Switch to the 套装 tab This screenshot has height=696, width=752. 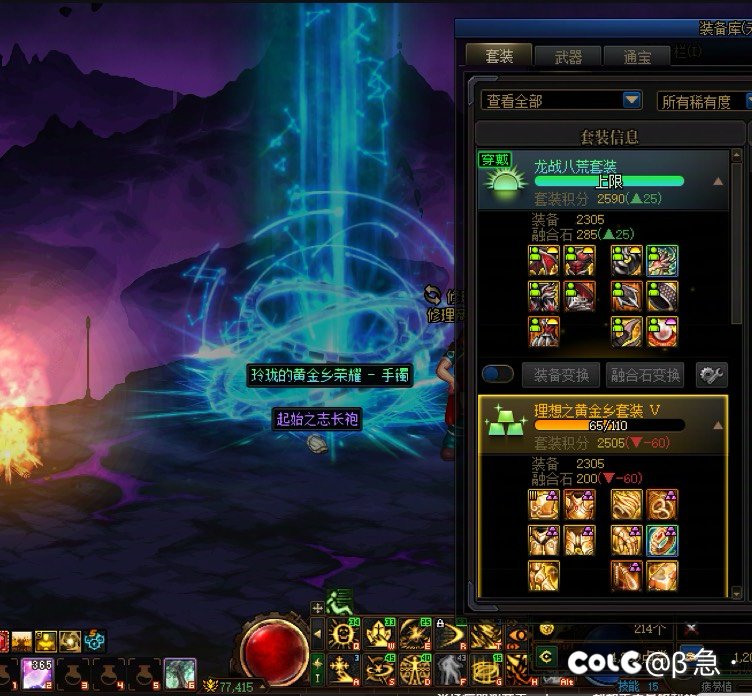(498, 56)
